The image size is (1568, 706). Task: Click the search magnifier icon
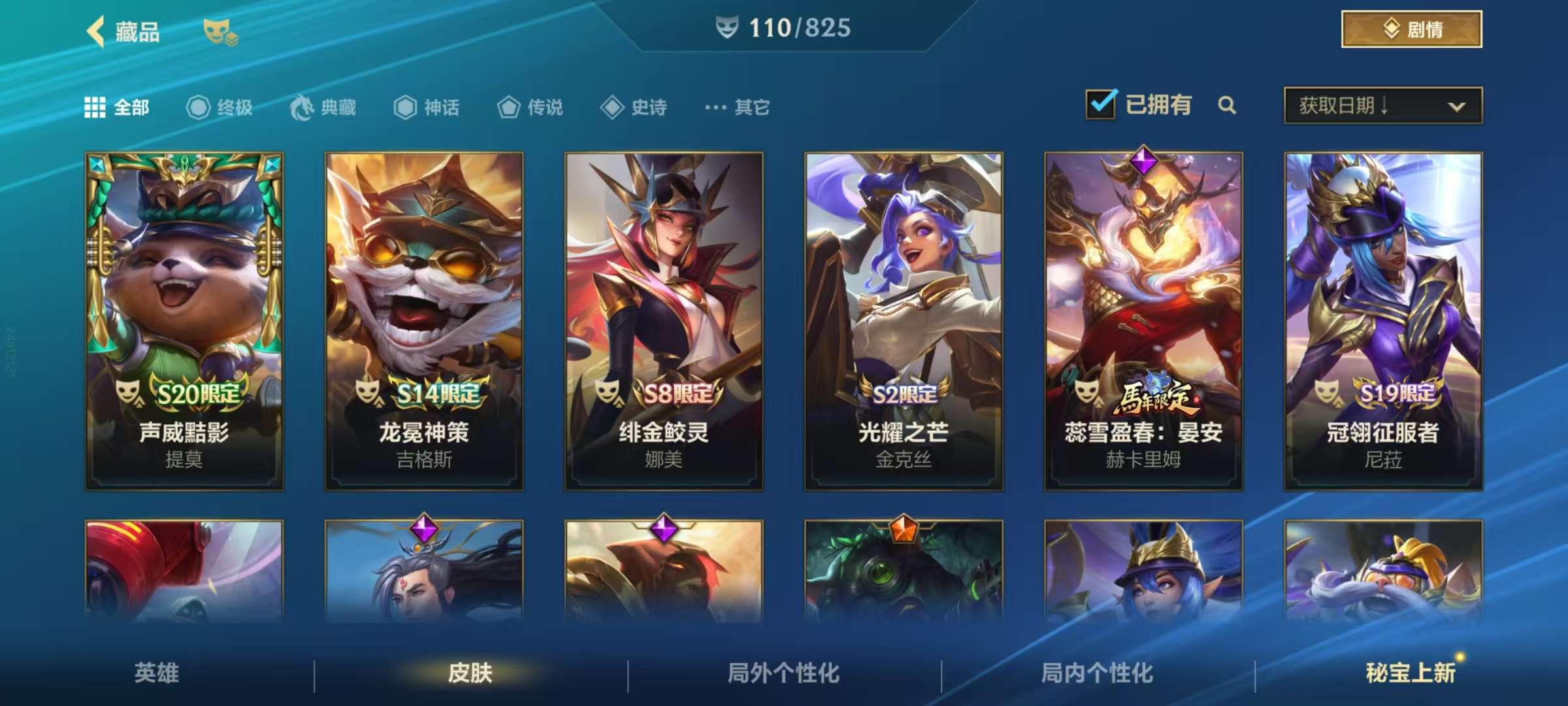[x=1227, y=105]
